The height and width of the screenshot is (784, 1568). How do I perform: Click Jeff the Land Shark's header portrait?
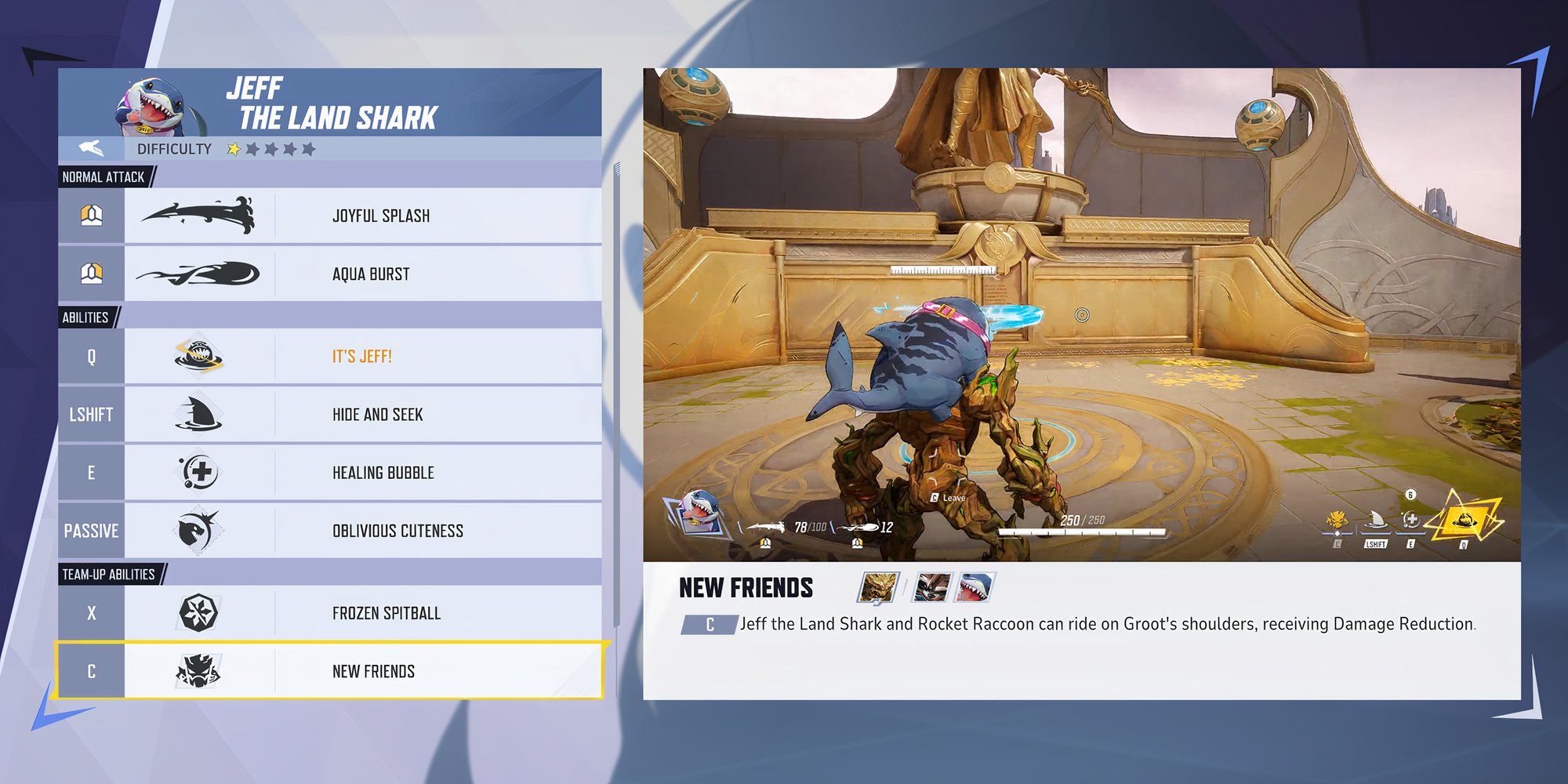[x=154, y=106]
